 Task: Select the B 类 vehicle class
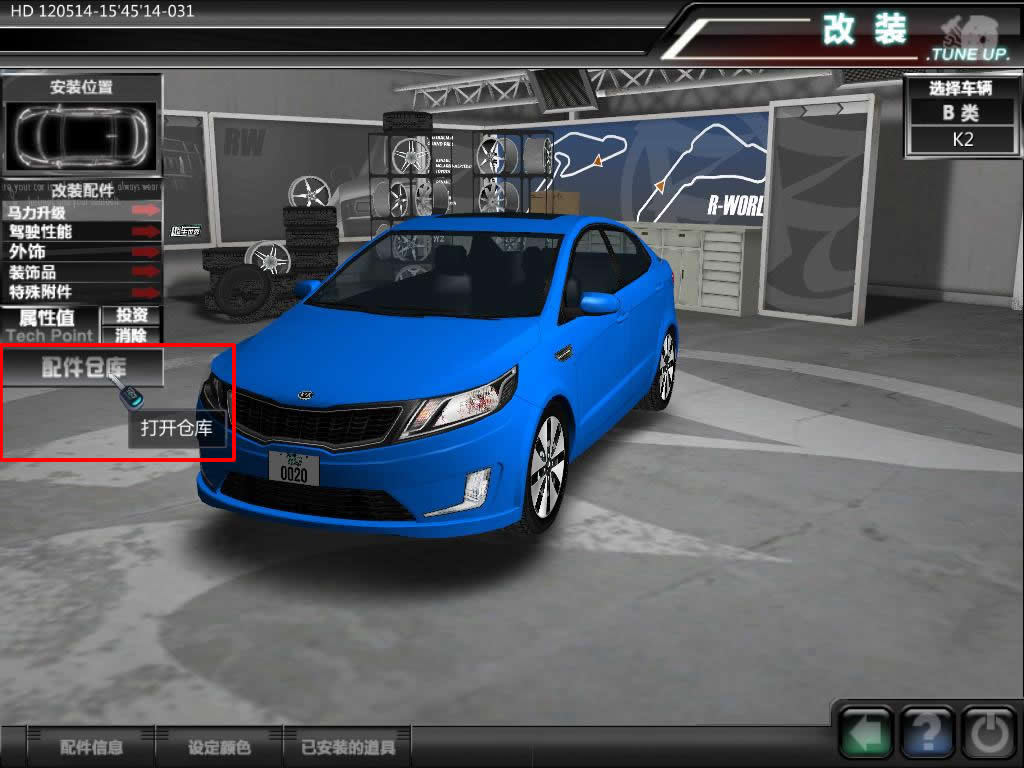click(963, 113)
